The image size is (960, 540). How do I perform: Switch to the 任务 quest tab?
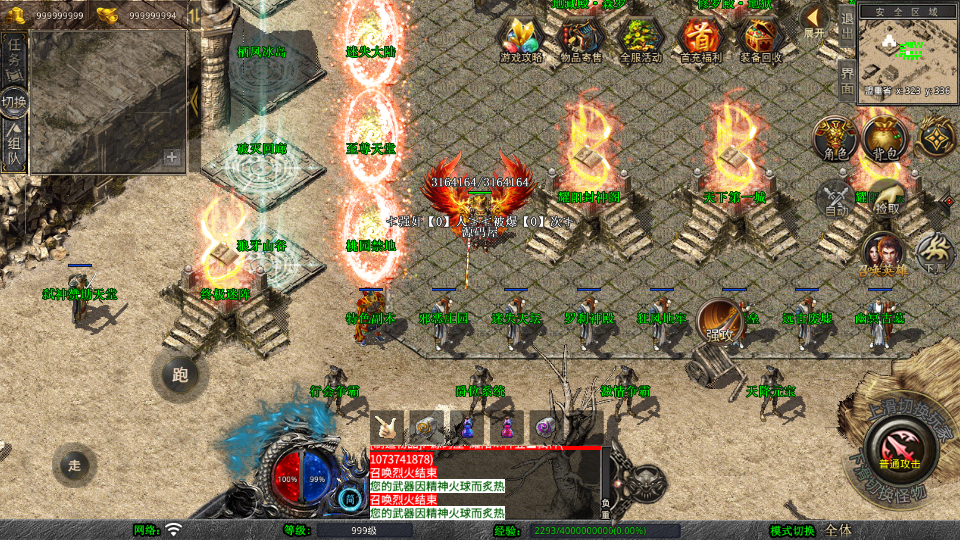14,56
